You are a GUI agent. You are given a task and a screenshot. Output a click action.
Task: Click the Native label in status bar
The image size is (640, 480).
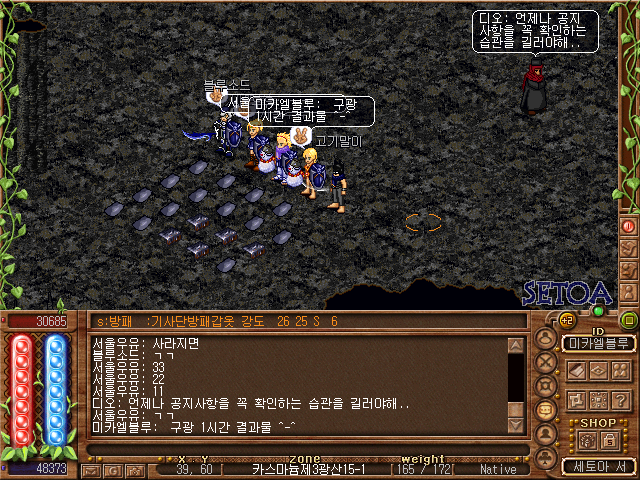[498, 469]
